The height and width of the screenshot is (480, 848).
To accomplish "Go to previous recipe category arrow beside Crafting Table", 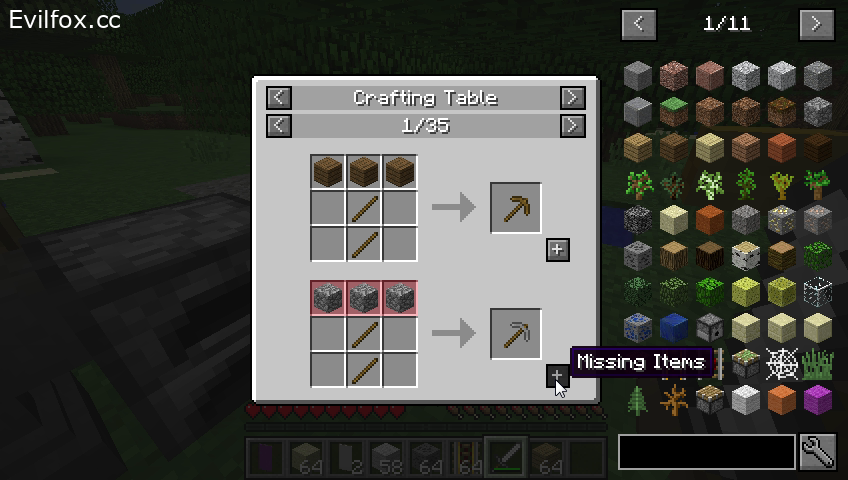I will [x=279, y=98].
